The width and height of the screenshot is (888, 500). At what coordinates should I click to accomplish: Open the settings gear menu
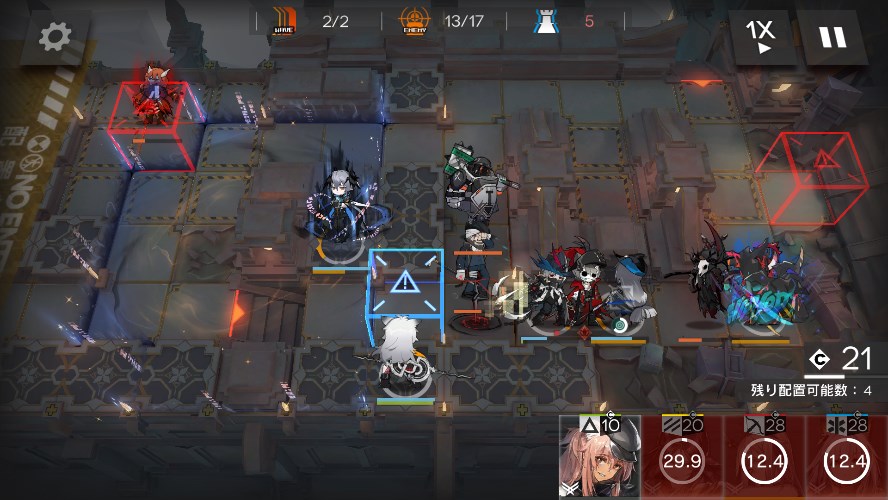tap(54, 37)
